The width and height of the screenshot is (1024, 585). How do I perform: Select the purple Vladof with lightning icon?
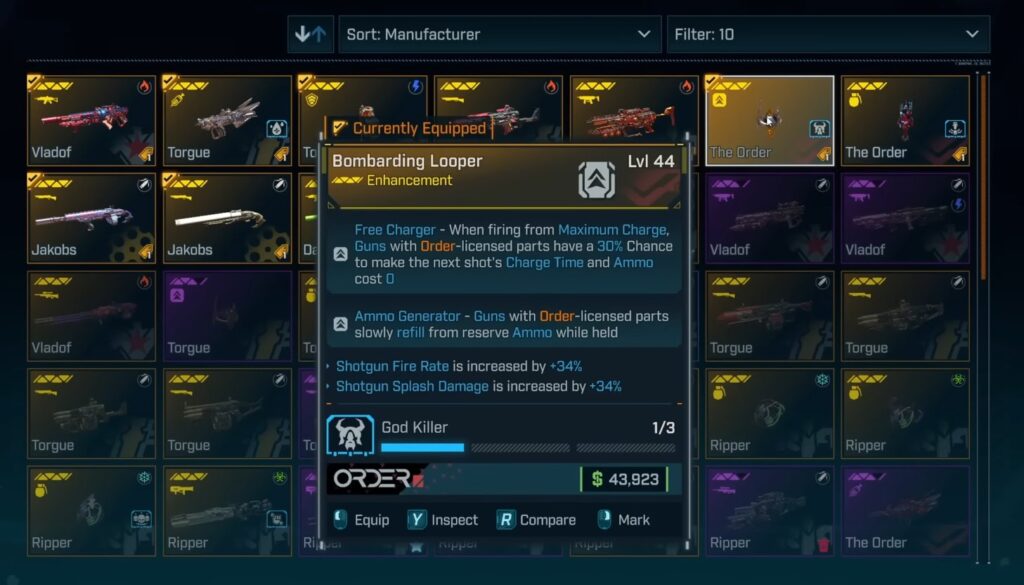pos(905,218)
